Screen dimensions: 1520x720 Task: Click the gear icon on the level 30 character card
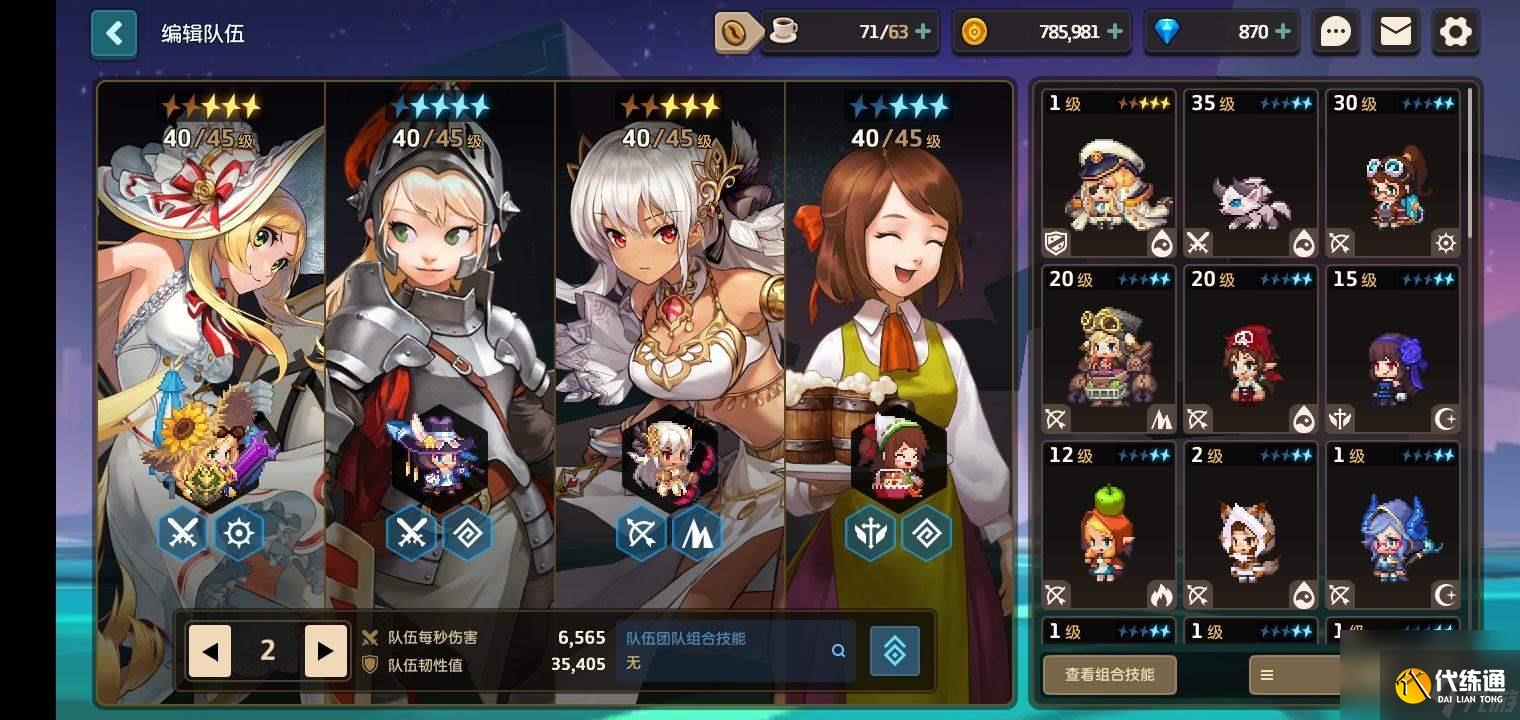(x=1446, y=243)
